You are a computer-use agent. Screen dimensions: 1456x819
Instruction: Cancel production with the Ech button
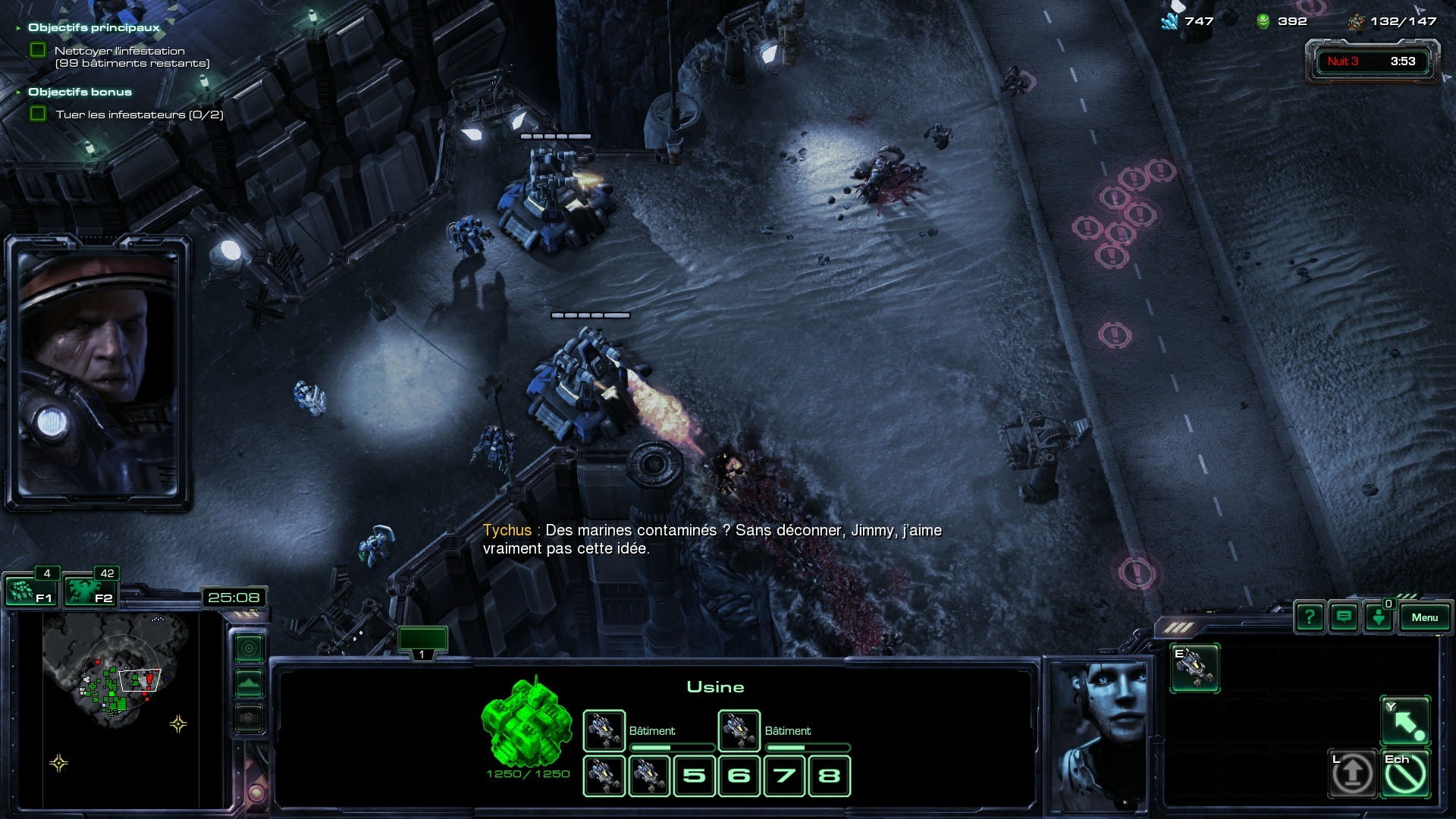1405,773
